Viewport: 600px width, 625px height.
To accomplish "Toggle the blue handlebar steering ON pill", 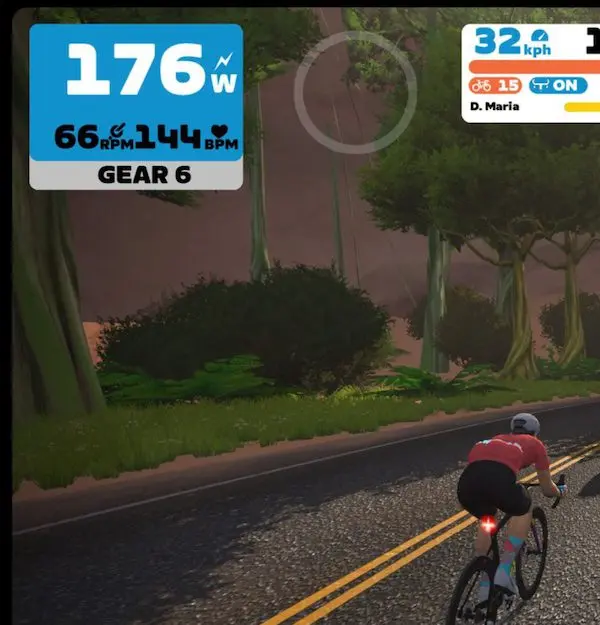I will tap(558, 85).
